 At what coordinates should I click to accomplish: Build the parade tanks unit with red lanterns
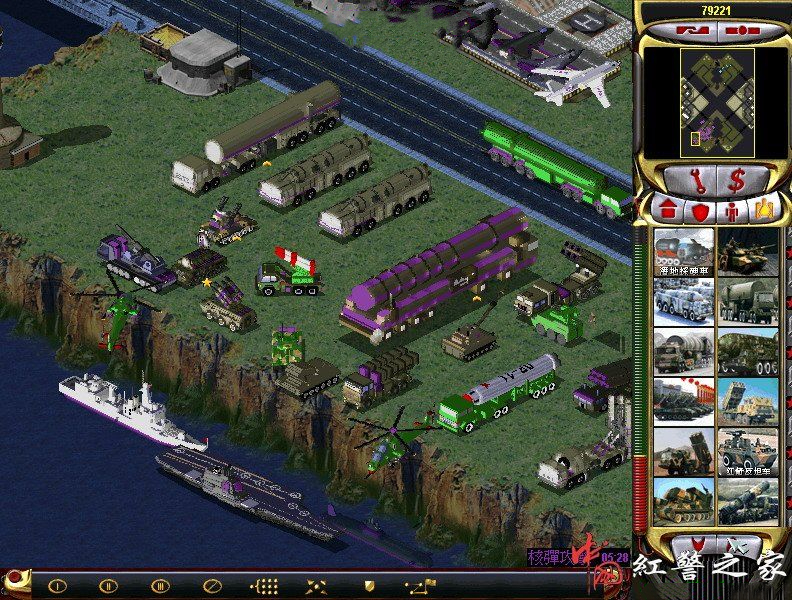(x=684, y=402)
